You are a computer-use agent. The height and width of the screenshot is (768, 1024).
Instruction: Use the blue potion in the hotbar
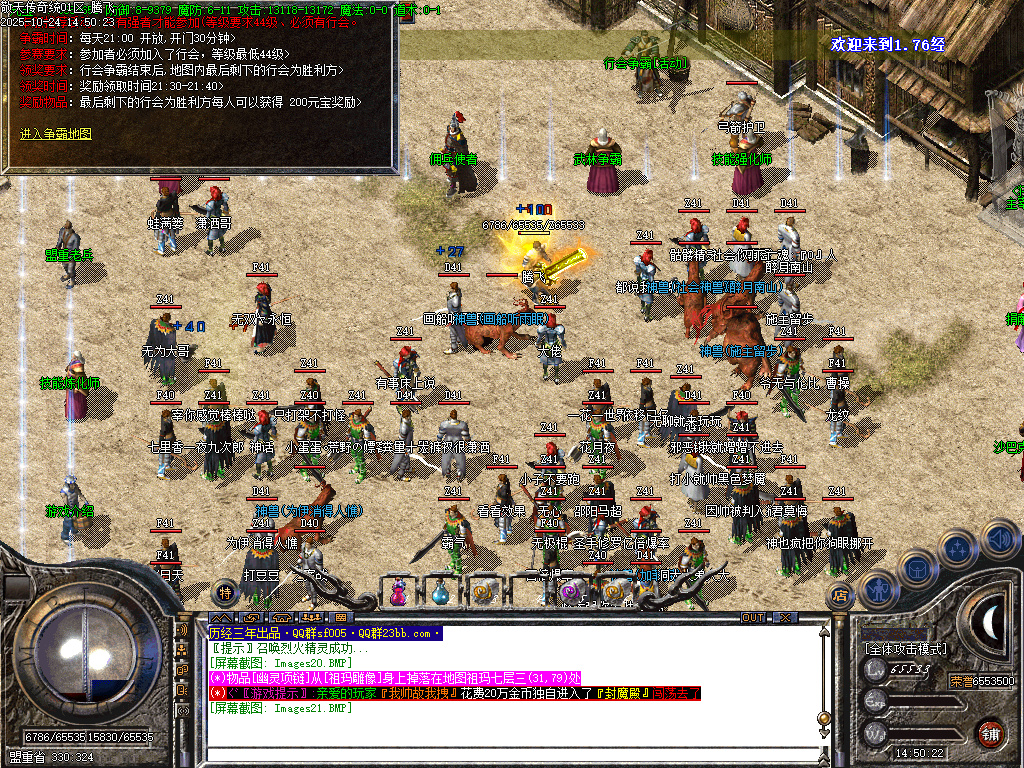441,592
